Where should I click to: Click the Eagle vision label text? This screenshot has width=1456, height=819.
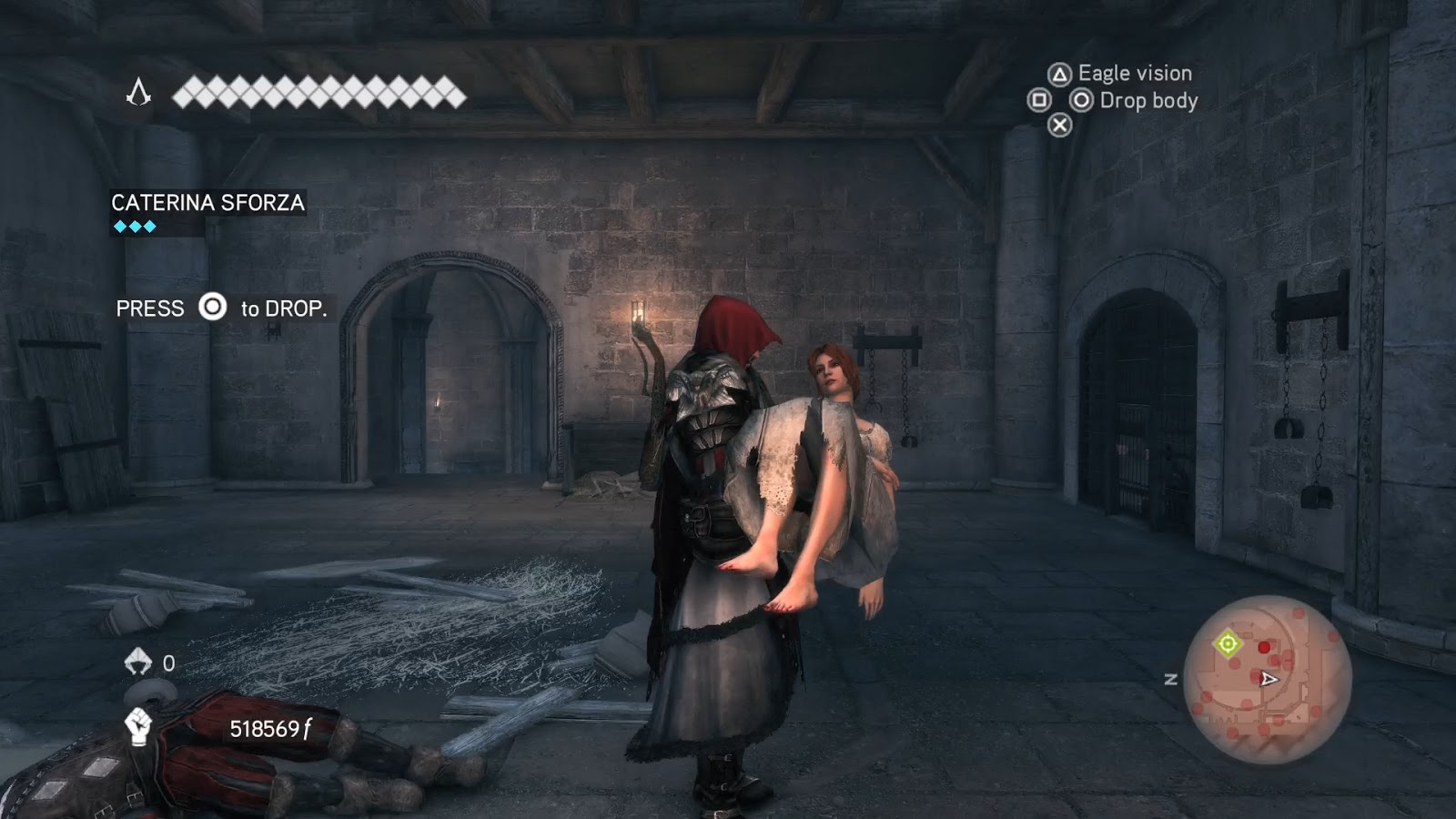1134,73
